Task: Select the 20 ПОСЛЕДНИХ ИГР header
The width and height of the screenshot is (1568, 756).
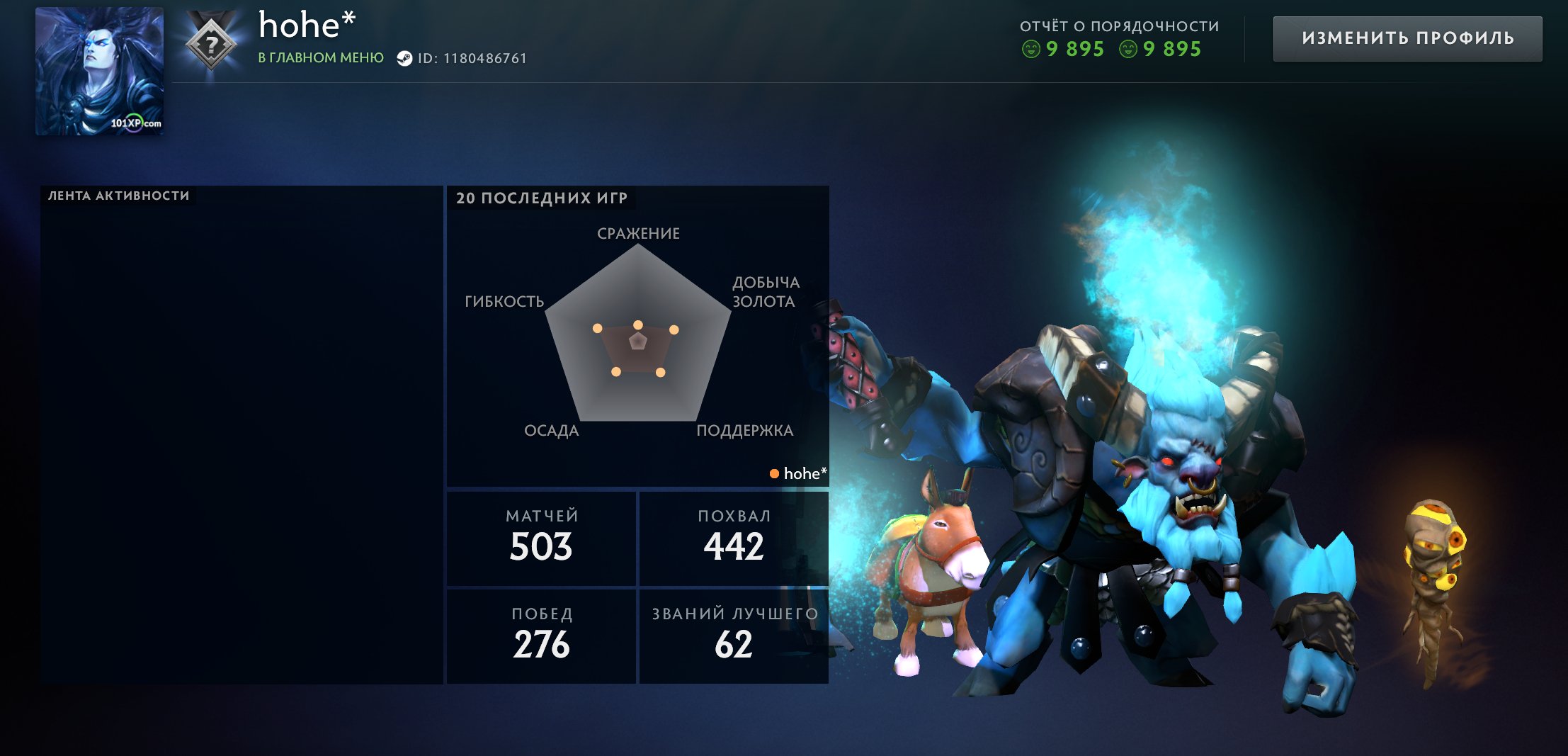Action: pyautogui.click(x=542, y=199)
